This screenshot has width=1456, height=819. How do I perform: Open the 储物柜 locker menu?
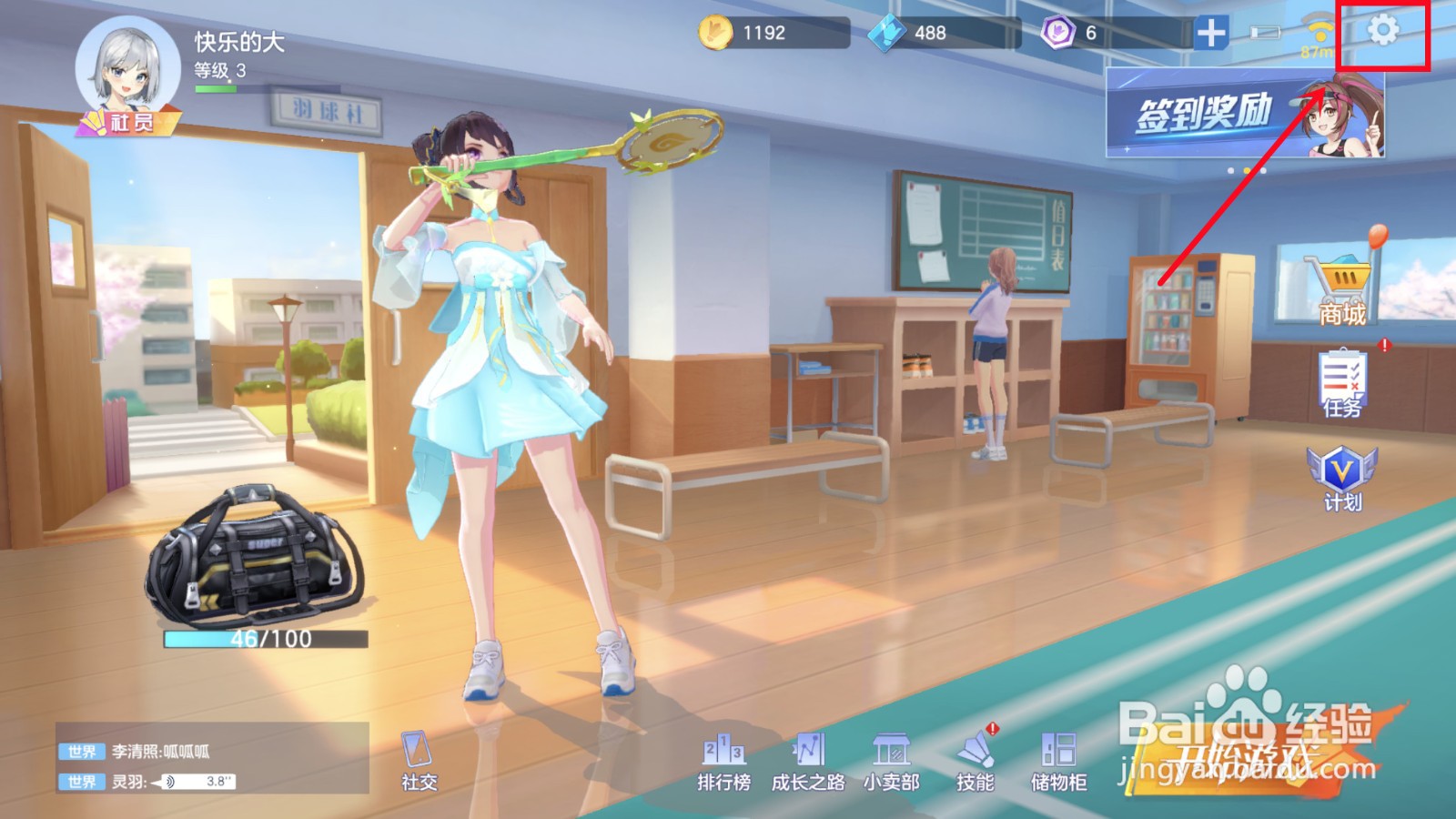(x=1058, y=761)
